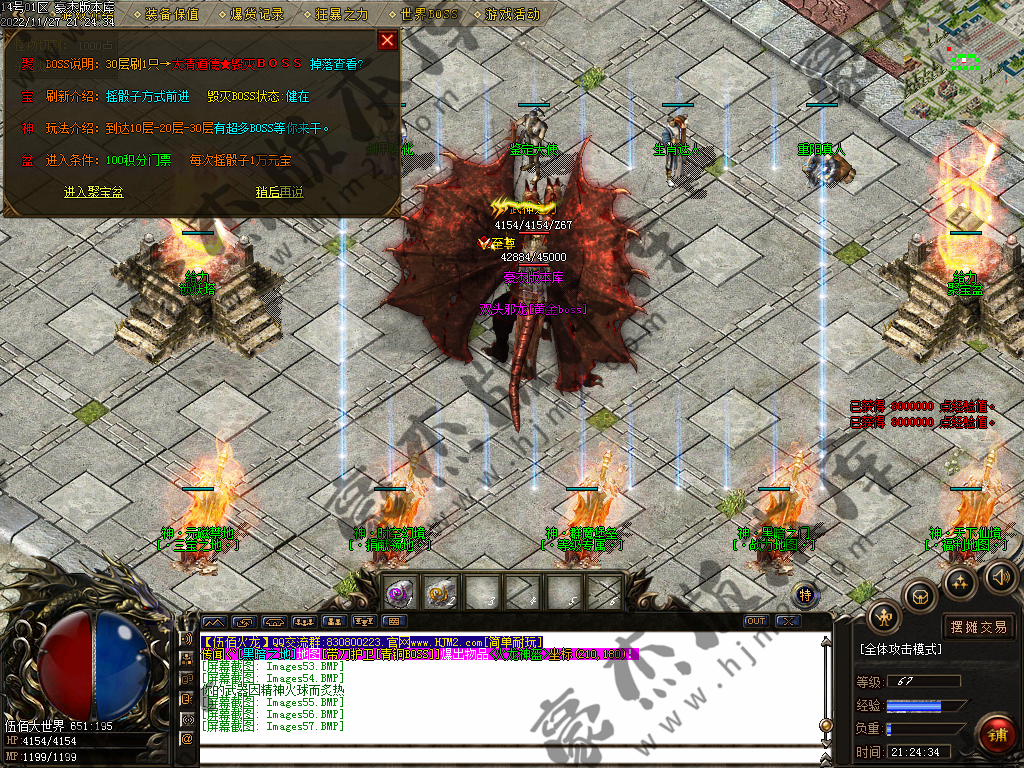Select the 稍后再说 option
The height and width of the screenshot is (768, 1024).
coord(279,192)
